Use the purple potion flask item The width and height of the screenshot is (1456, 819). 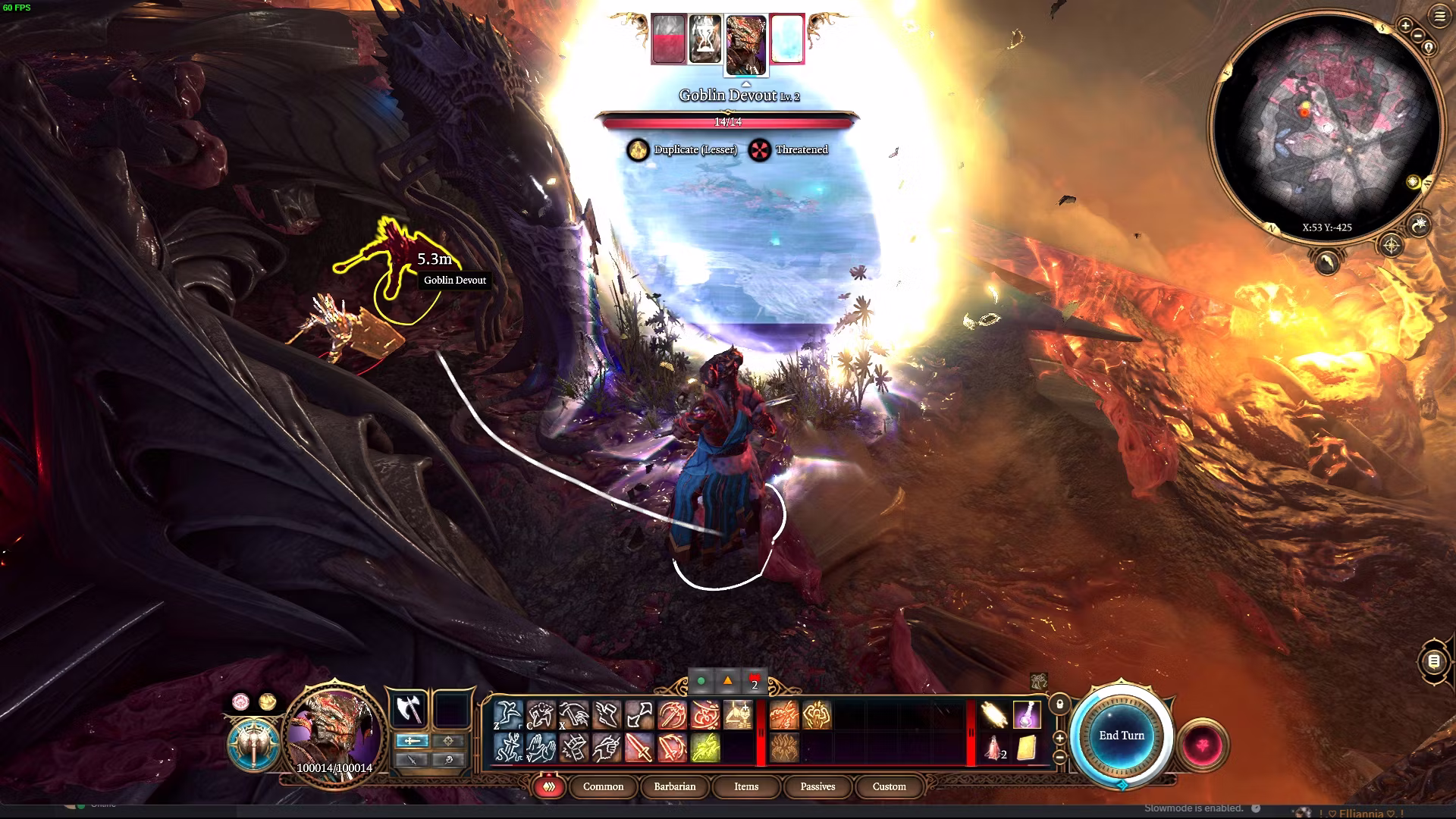tap(1027, 714)
